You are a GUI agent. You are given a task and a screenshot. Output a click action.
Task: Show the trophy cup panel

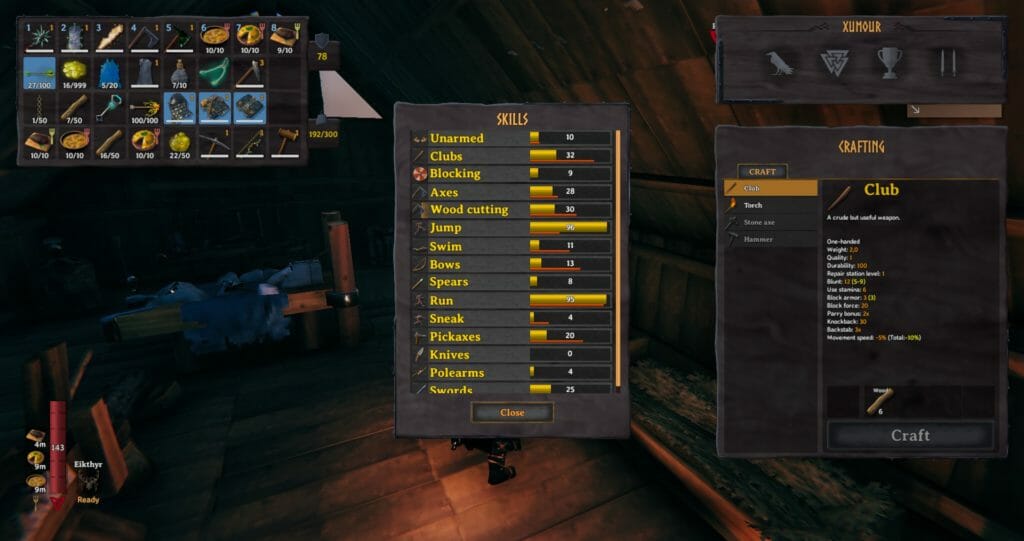889,64
